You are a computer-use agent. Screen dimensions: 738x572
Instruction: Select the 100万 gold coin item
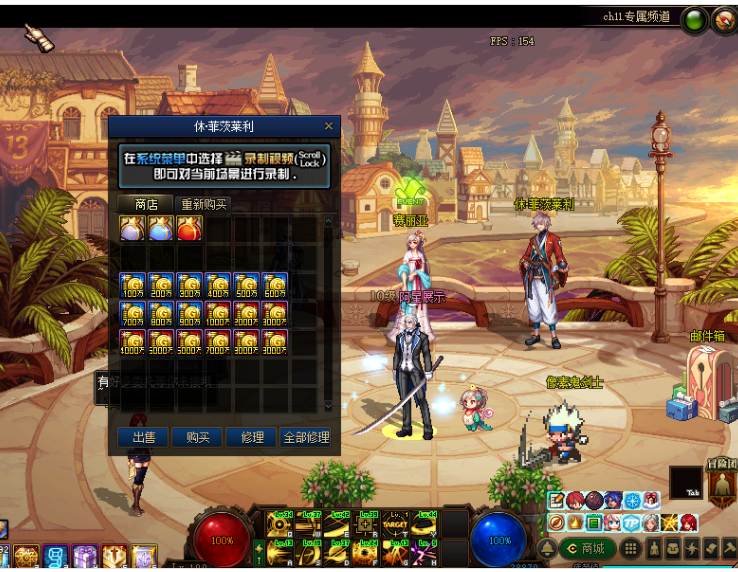pyautogui.click(x=132, y=286)
